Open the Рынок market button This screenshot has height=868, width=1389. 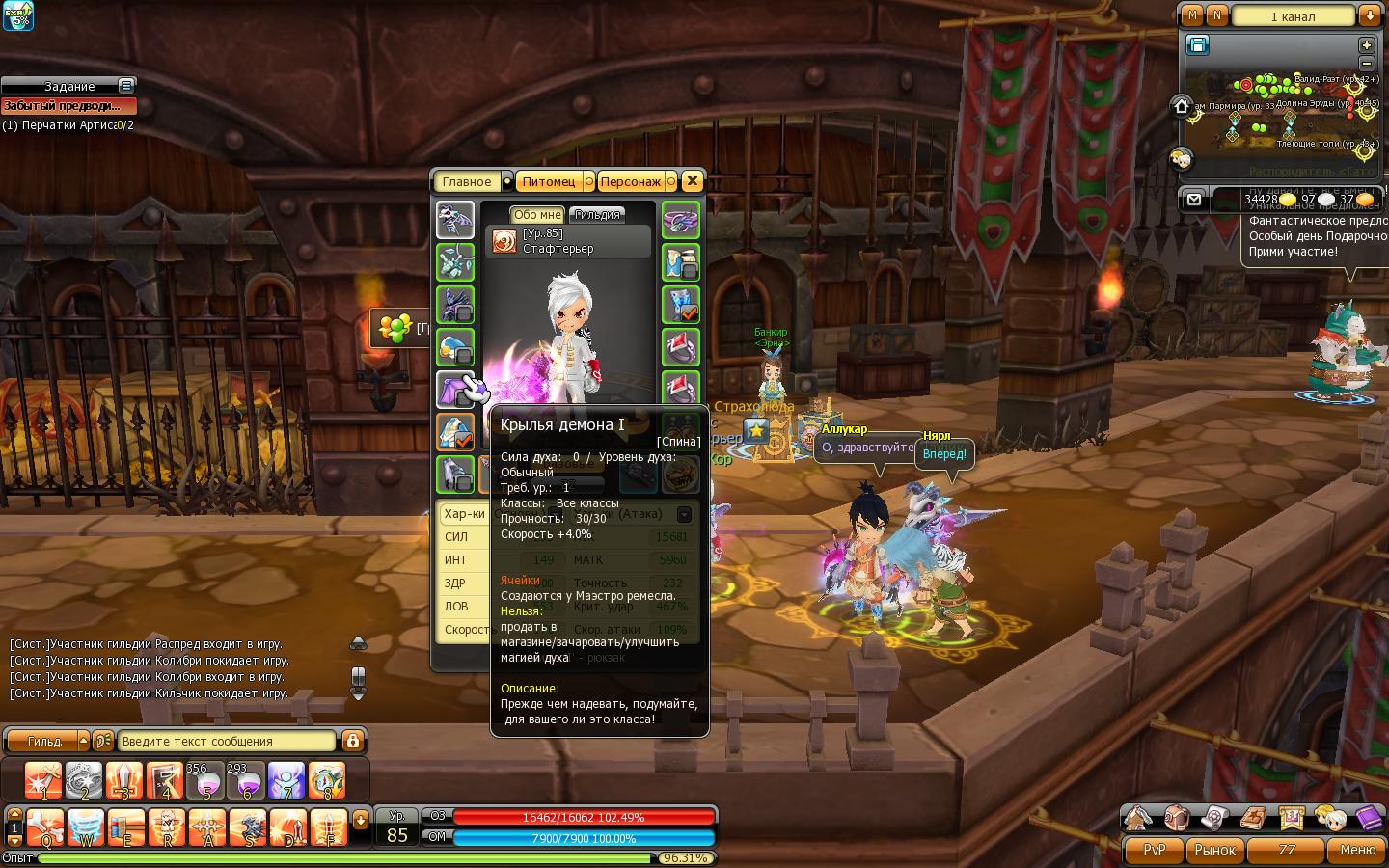coord(1214,850)
